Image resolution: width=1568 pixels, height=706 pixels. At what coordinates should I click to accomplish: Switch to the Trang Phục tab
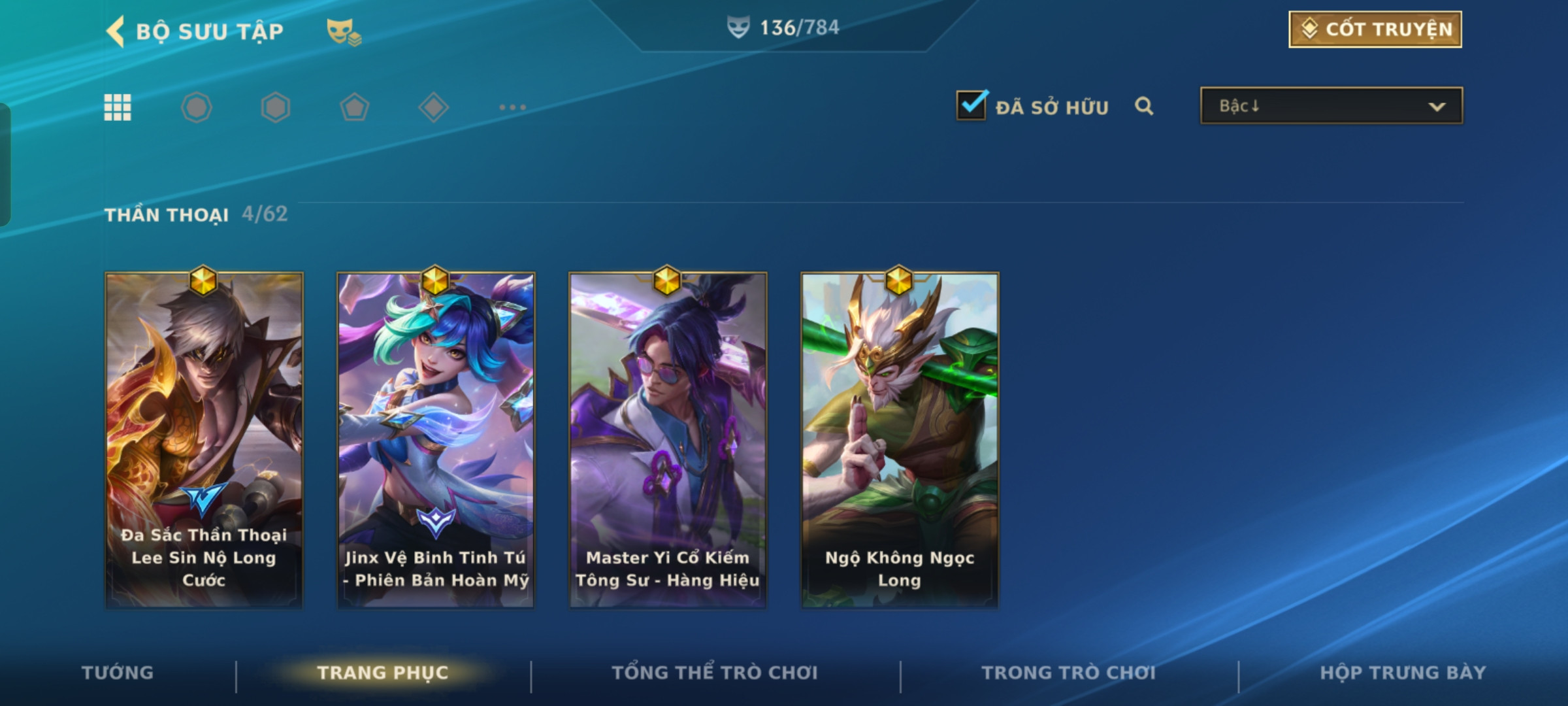click(383, 673)
